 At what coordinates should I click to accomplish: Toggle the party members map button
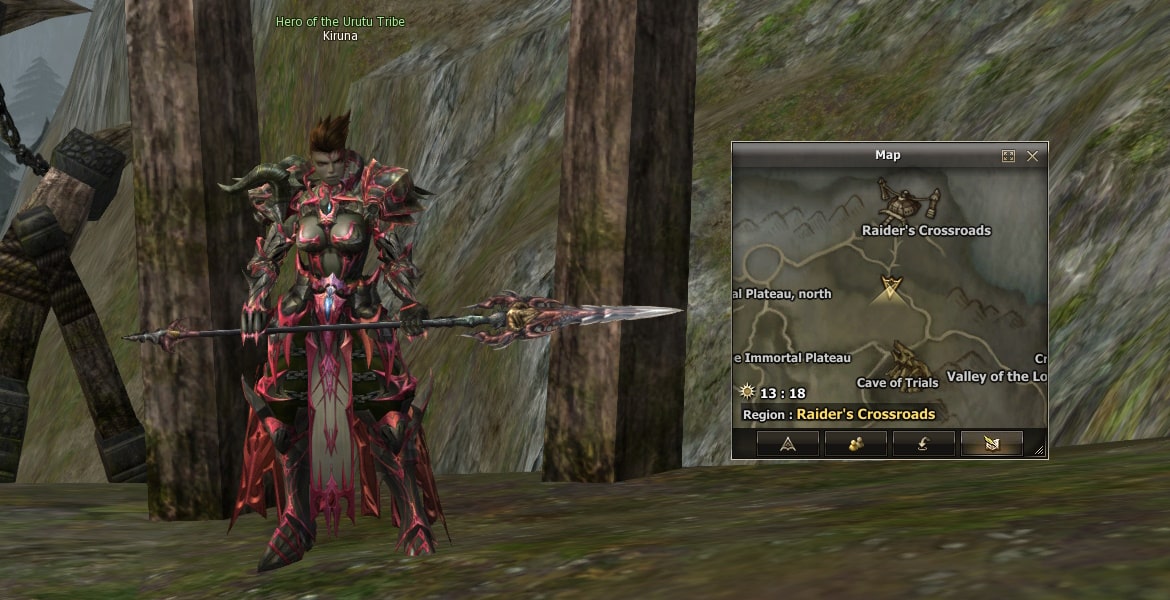(x=855, y=444)
